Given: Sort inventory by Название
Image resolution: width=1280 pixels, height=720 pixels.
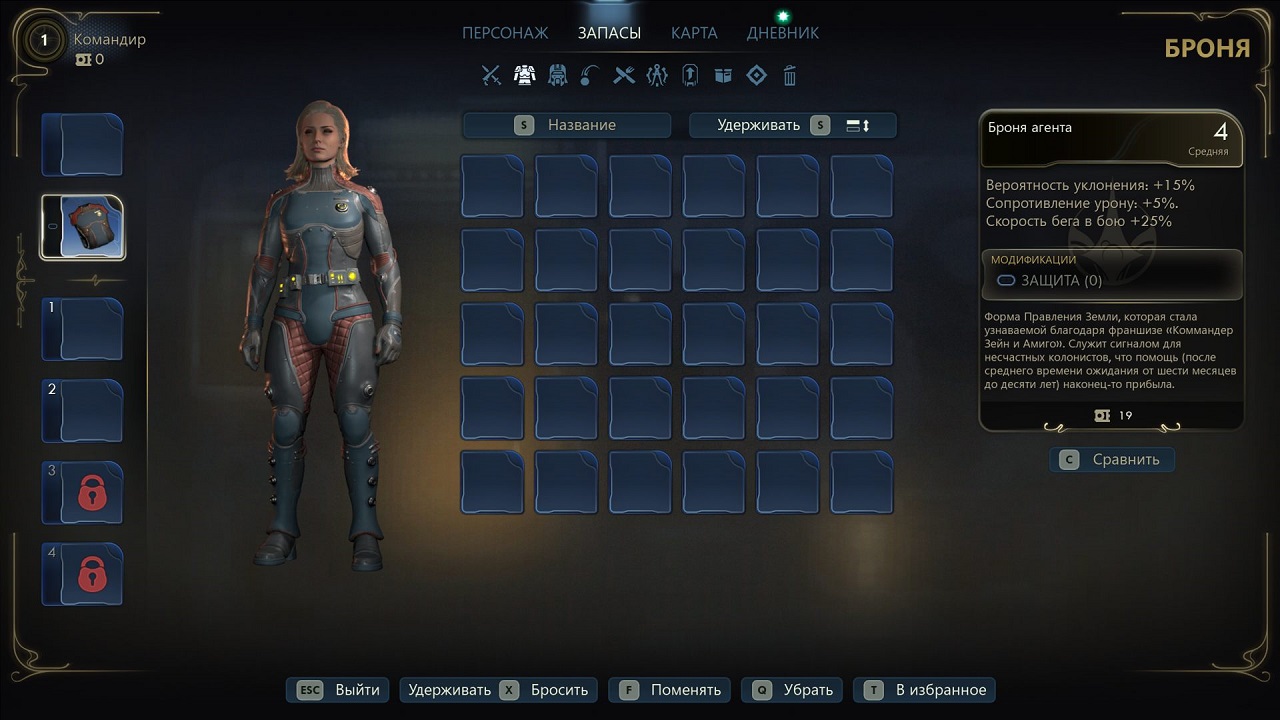Looking at the screenshot, I should (567, 125).
